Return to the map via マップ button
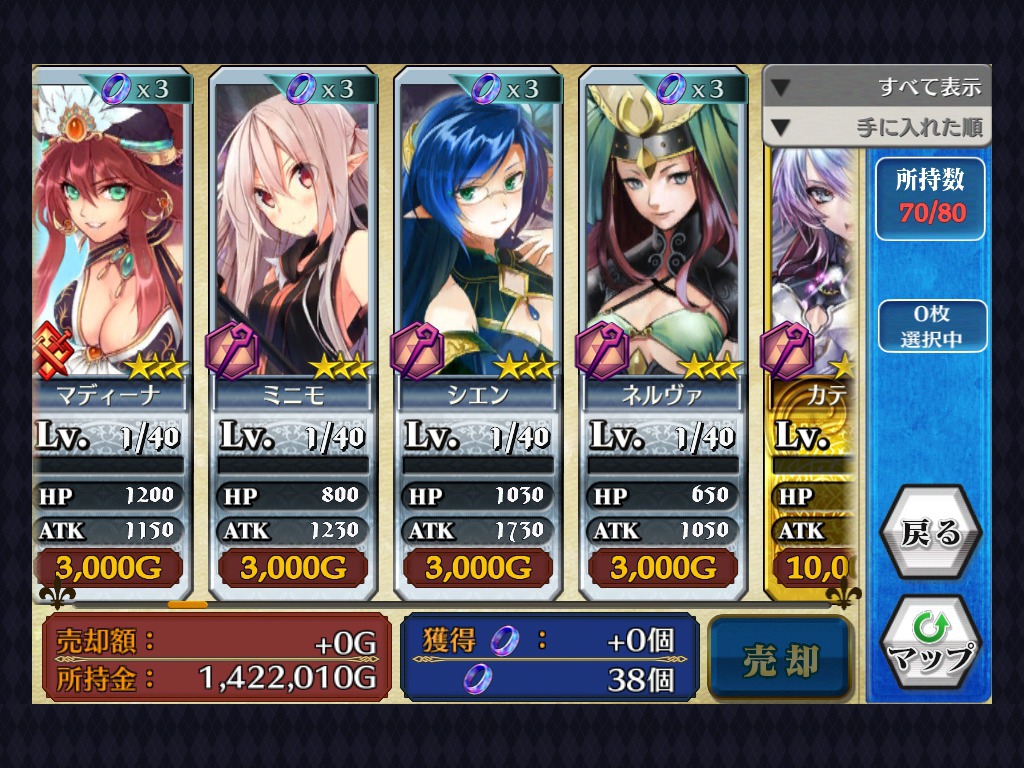The image size is (1024, 768). 930,644
